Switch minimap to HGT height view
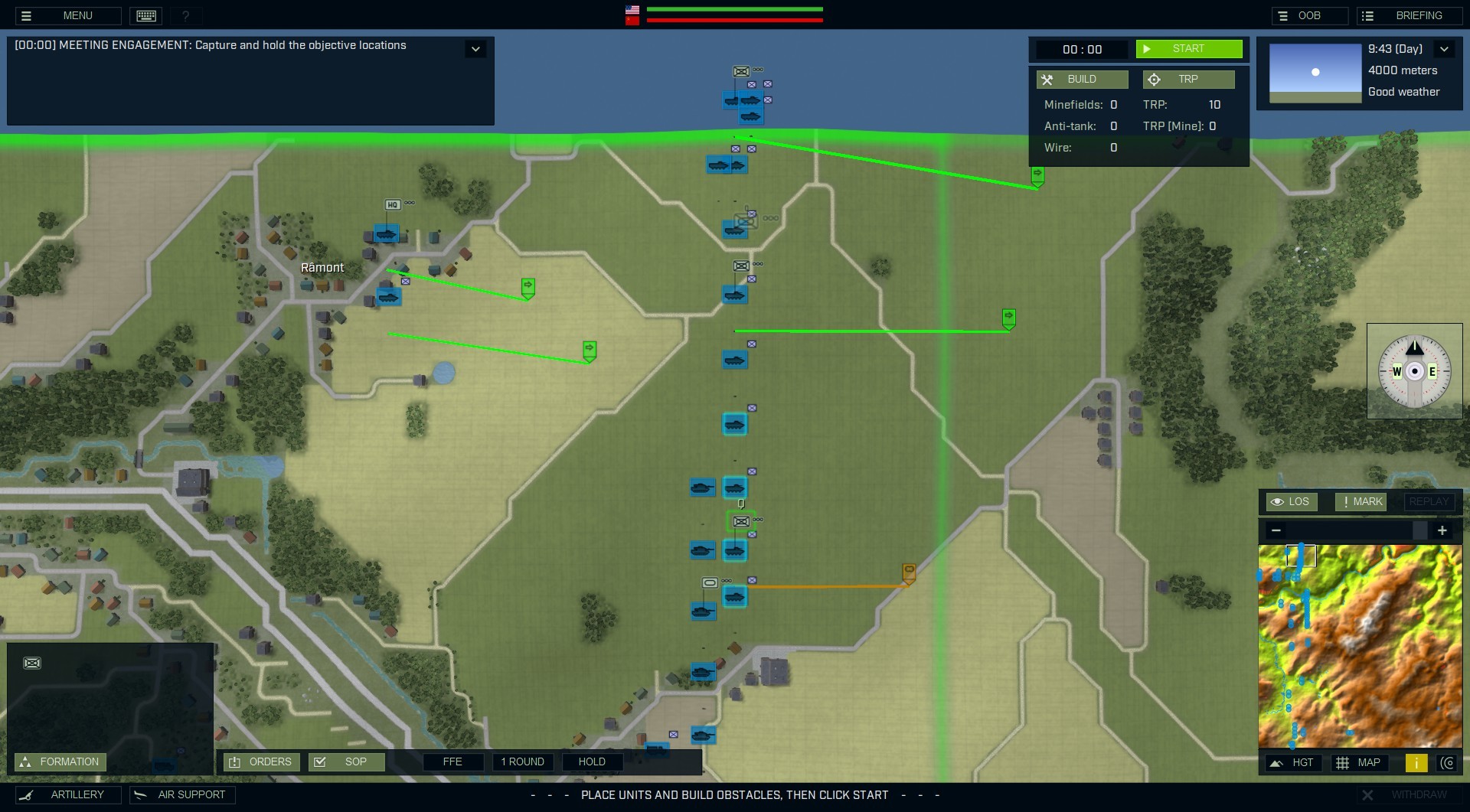The image size is (1470, 812). coord(1293,763)
